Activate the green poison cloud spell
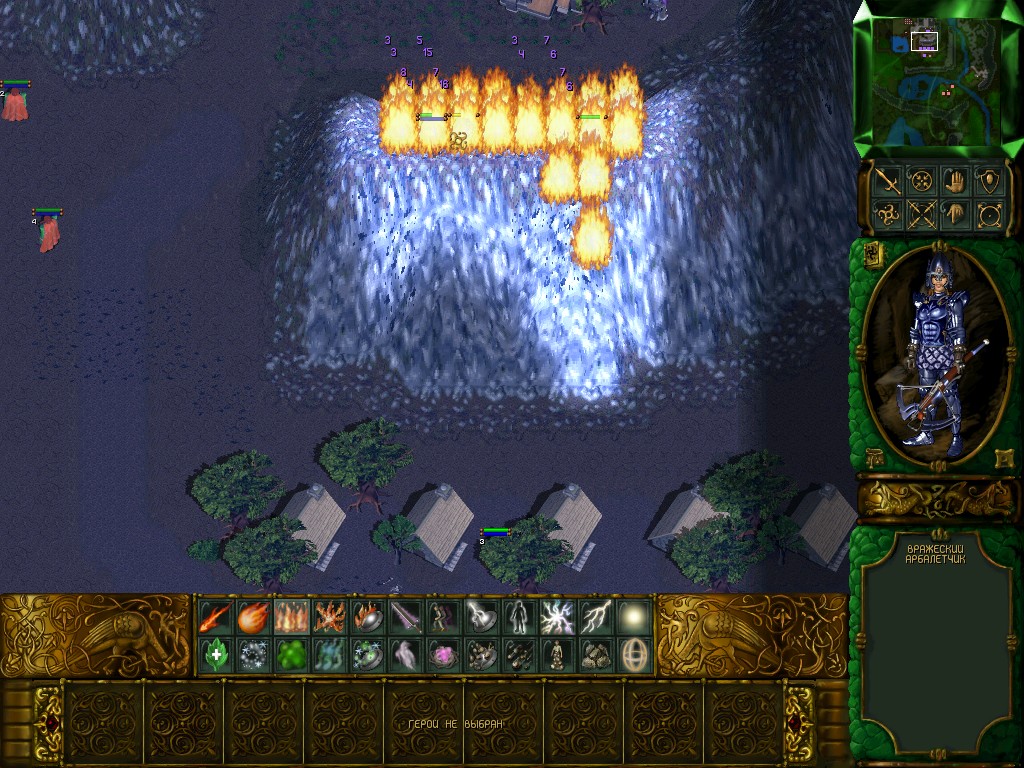Viewport: 1024px width, 768px height. (291, 655)
